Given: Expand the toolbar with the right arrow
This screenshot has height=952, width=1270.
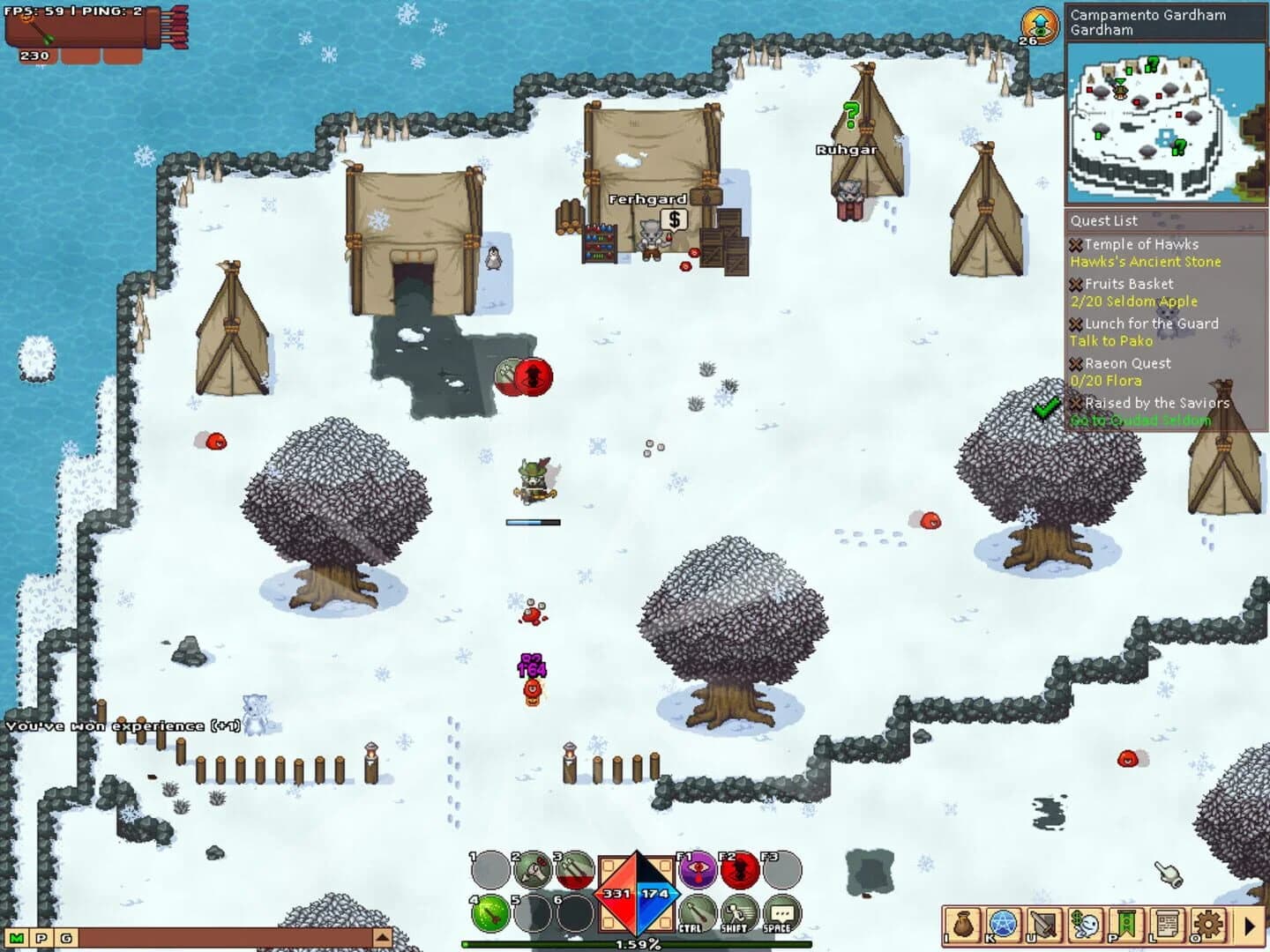Looking at the screenshot, I should pyautogui.click(x=1251, y=926).
